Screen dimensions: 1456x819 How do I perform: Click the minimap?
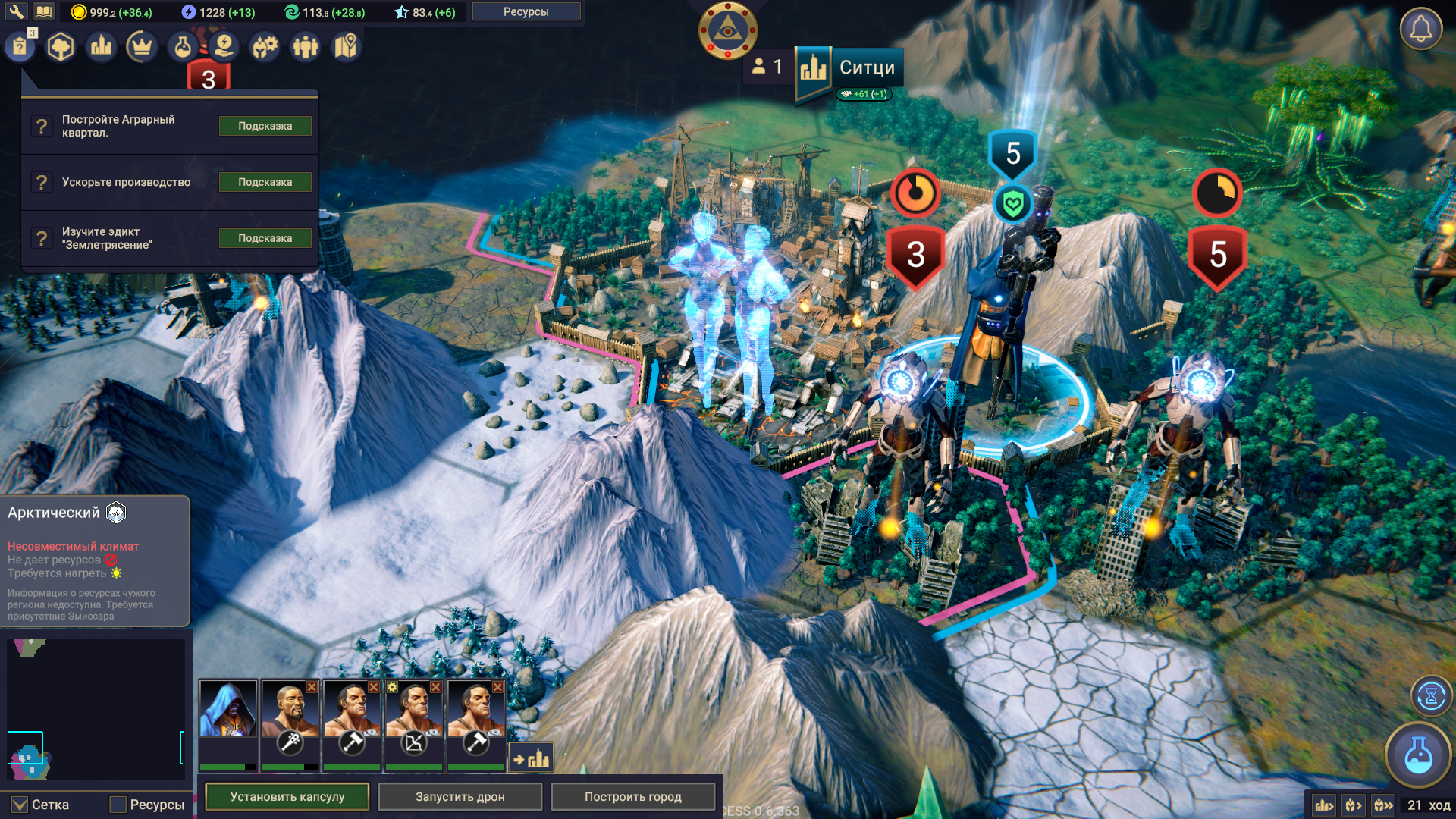click(x=96, y=708)
